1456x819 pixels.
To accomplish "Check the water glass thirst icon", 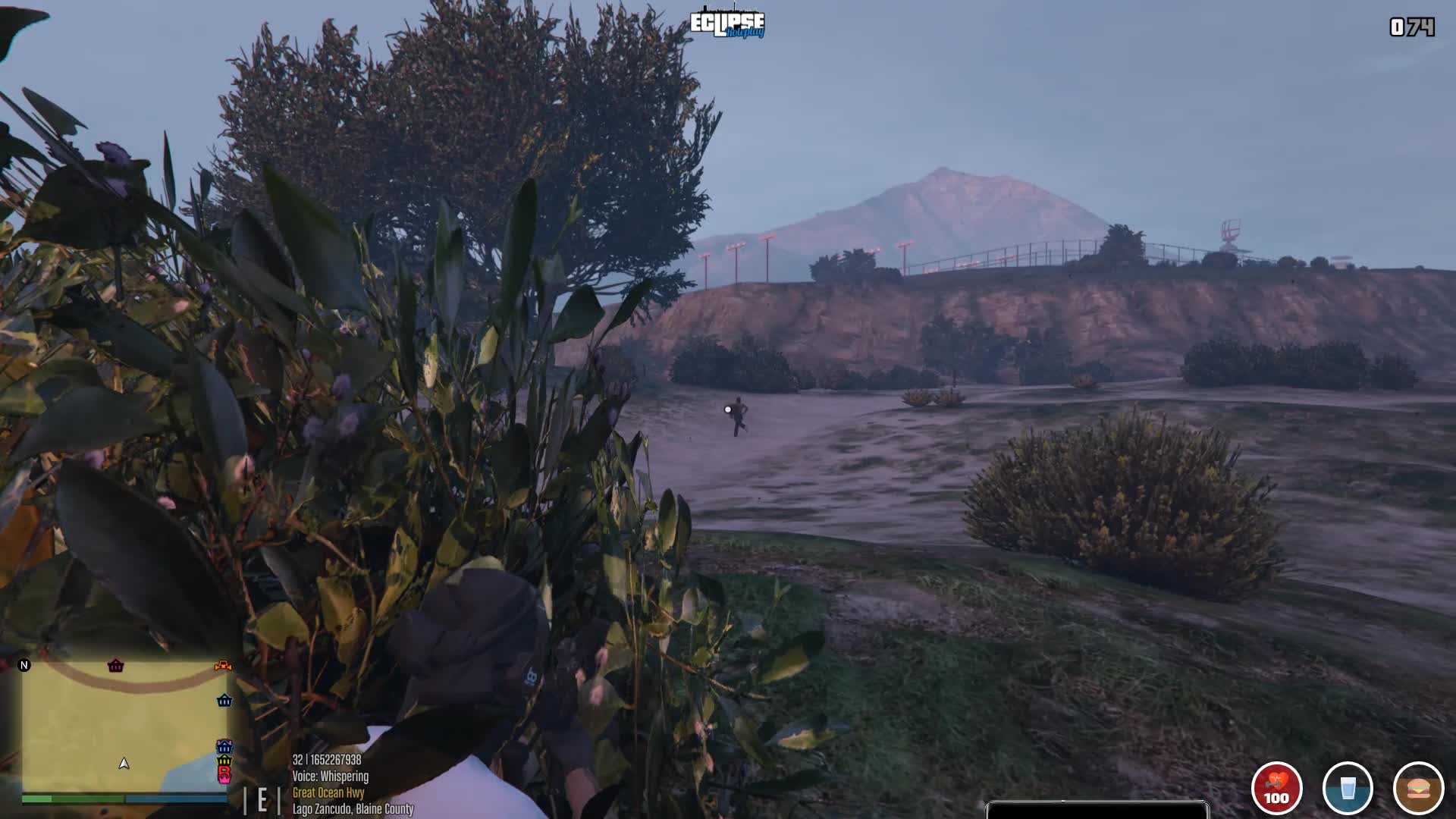I will (x=1348, y=788).
